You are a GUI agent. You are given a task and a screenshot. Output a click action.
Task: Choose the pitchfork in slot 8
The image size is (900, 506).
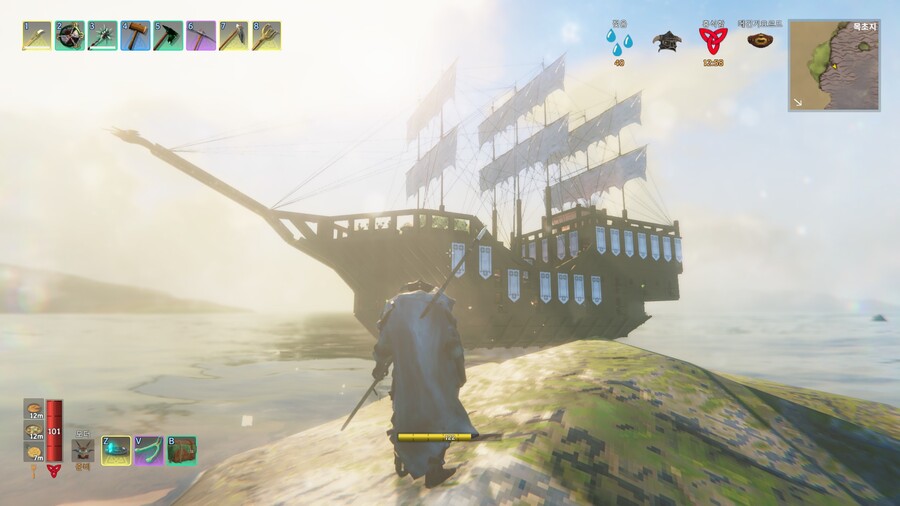click(266, 36)
